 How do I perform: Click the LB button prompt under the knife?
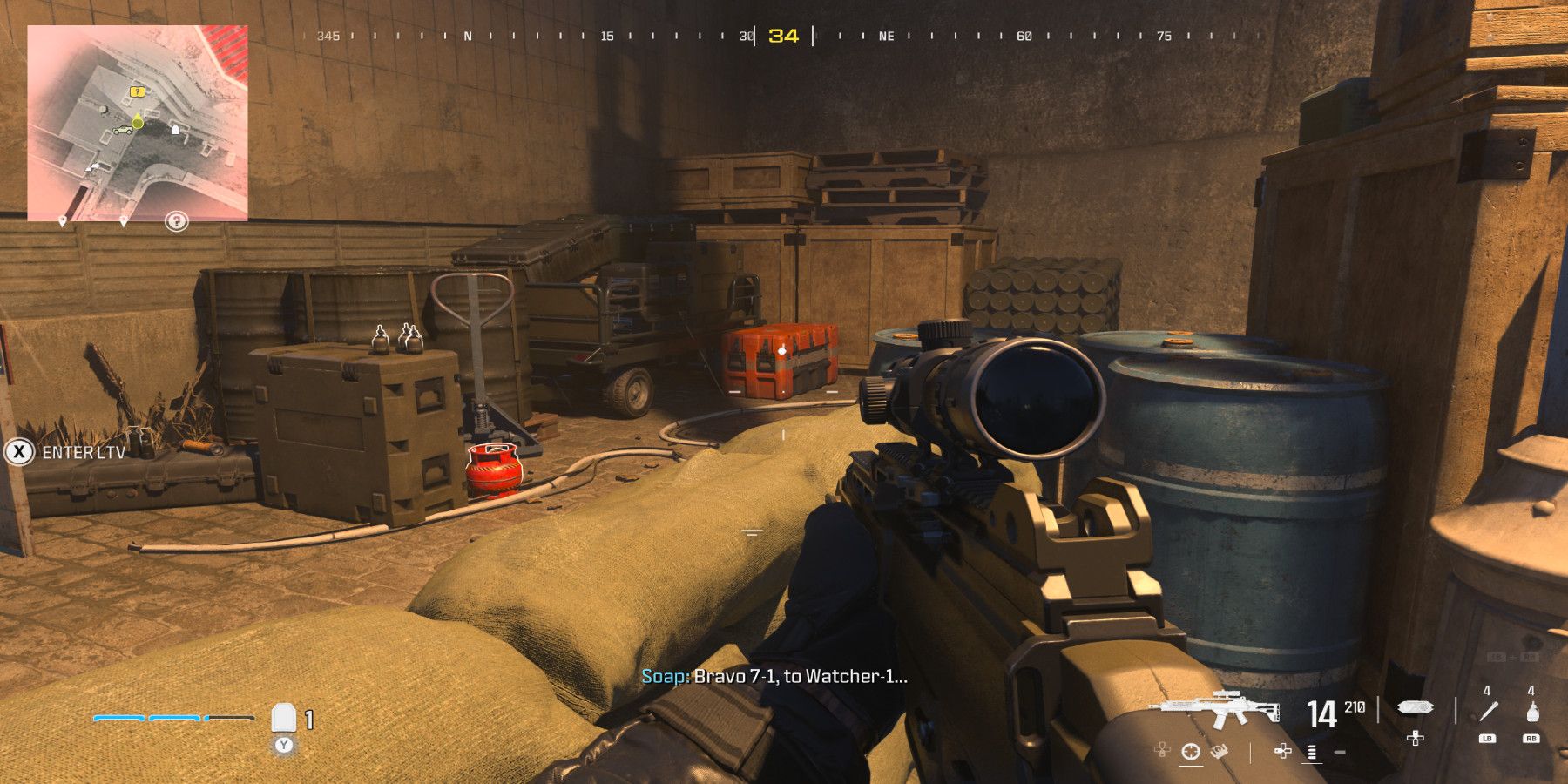[x=1487, y=739]
